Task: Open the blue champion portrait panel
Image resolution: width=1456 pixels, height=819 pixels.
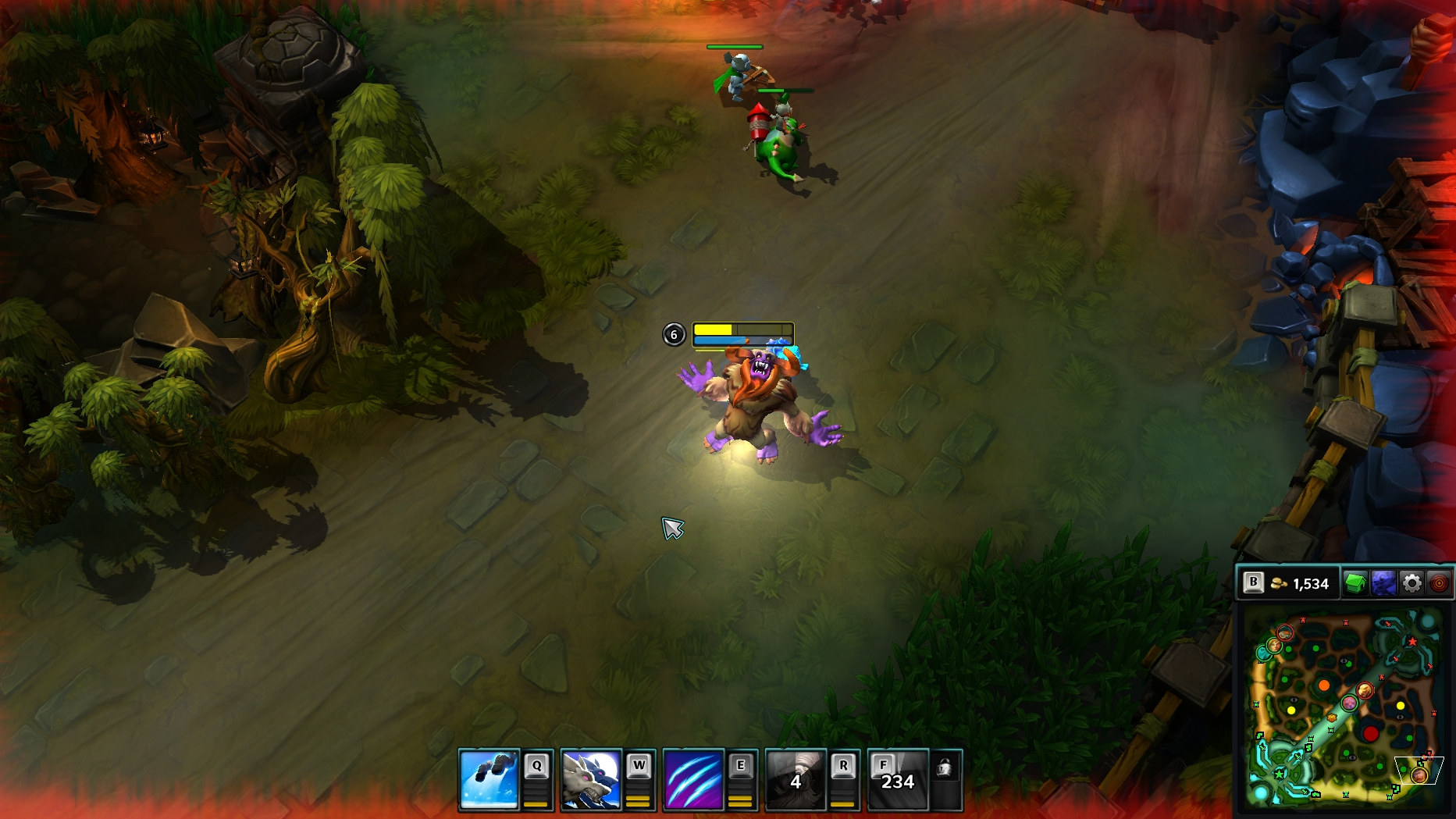Action: (1383, 583)
